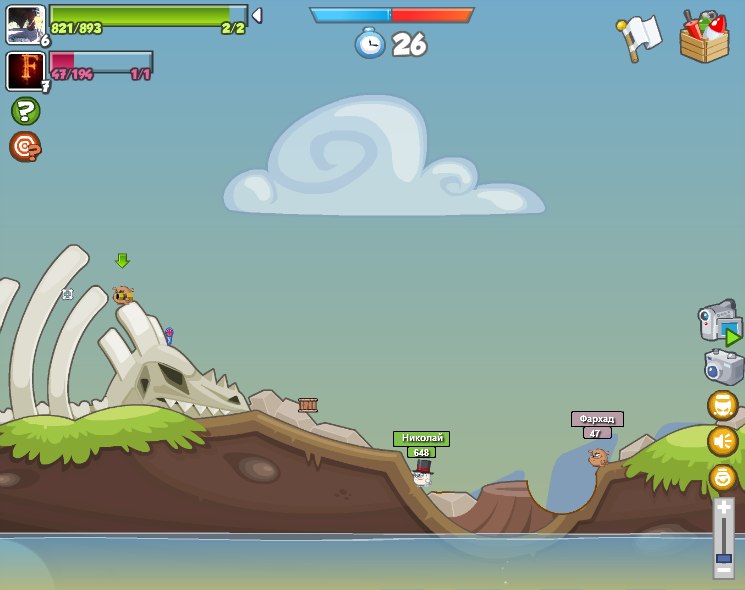Viewport: 745px width, 590px height.
Task: Collapse the team panel with the white arrow
Action: tap(256, 16)
